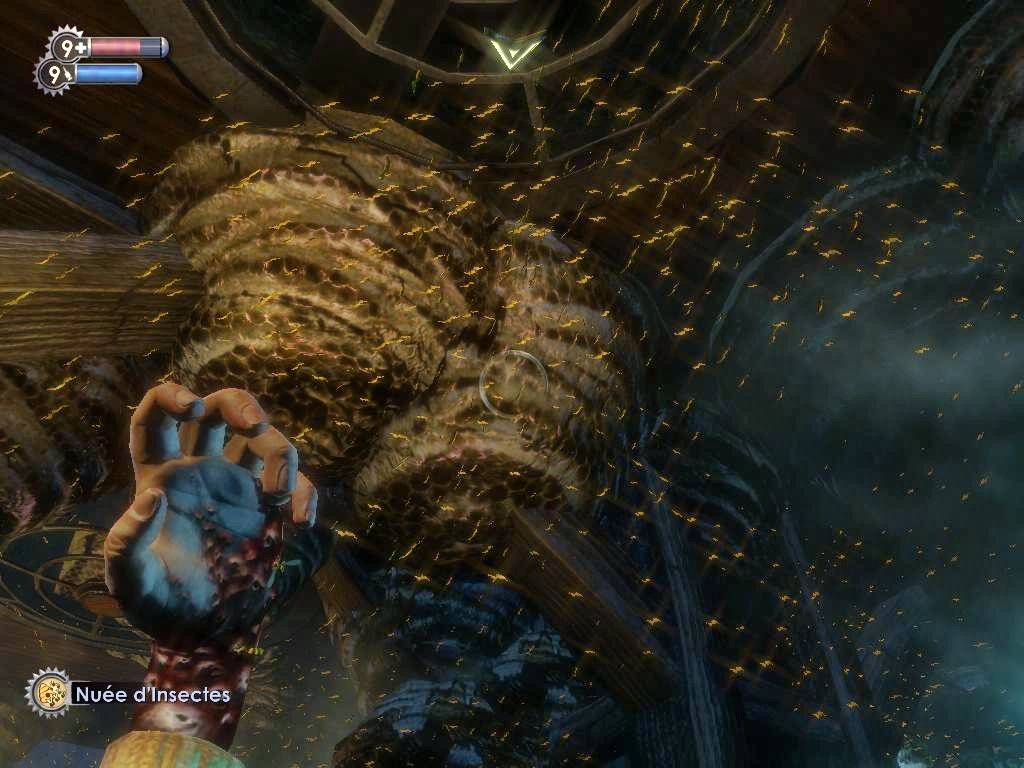Click the EVE hypo gear icon
The width and height of the screenshot is (1024, 768).
(x=53, y=74)
